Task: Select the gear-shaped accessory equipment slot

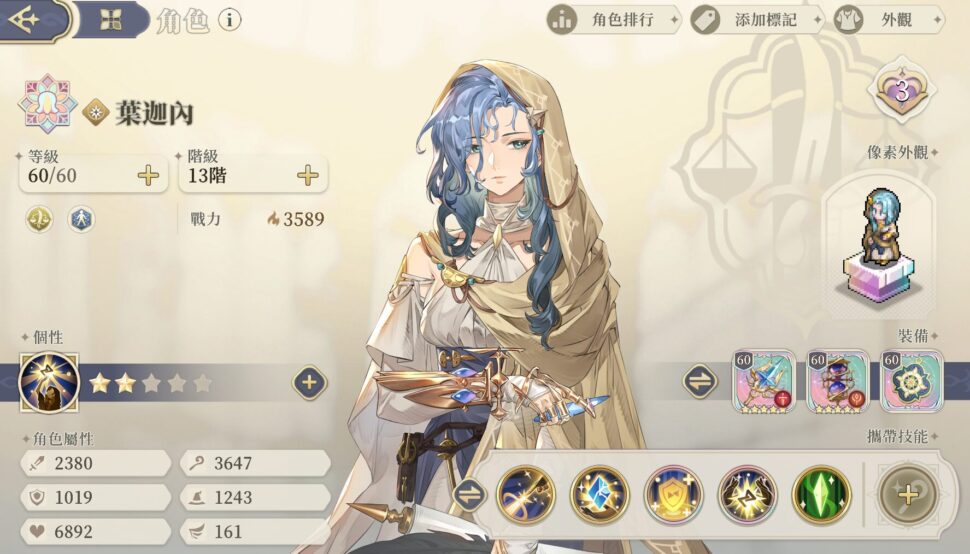Action: 911,381
